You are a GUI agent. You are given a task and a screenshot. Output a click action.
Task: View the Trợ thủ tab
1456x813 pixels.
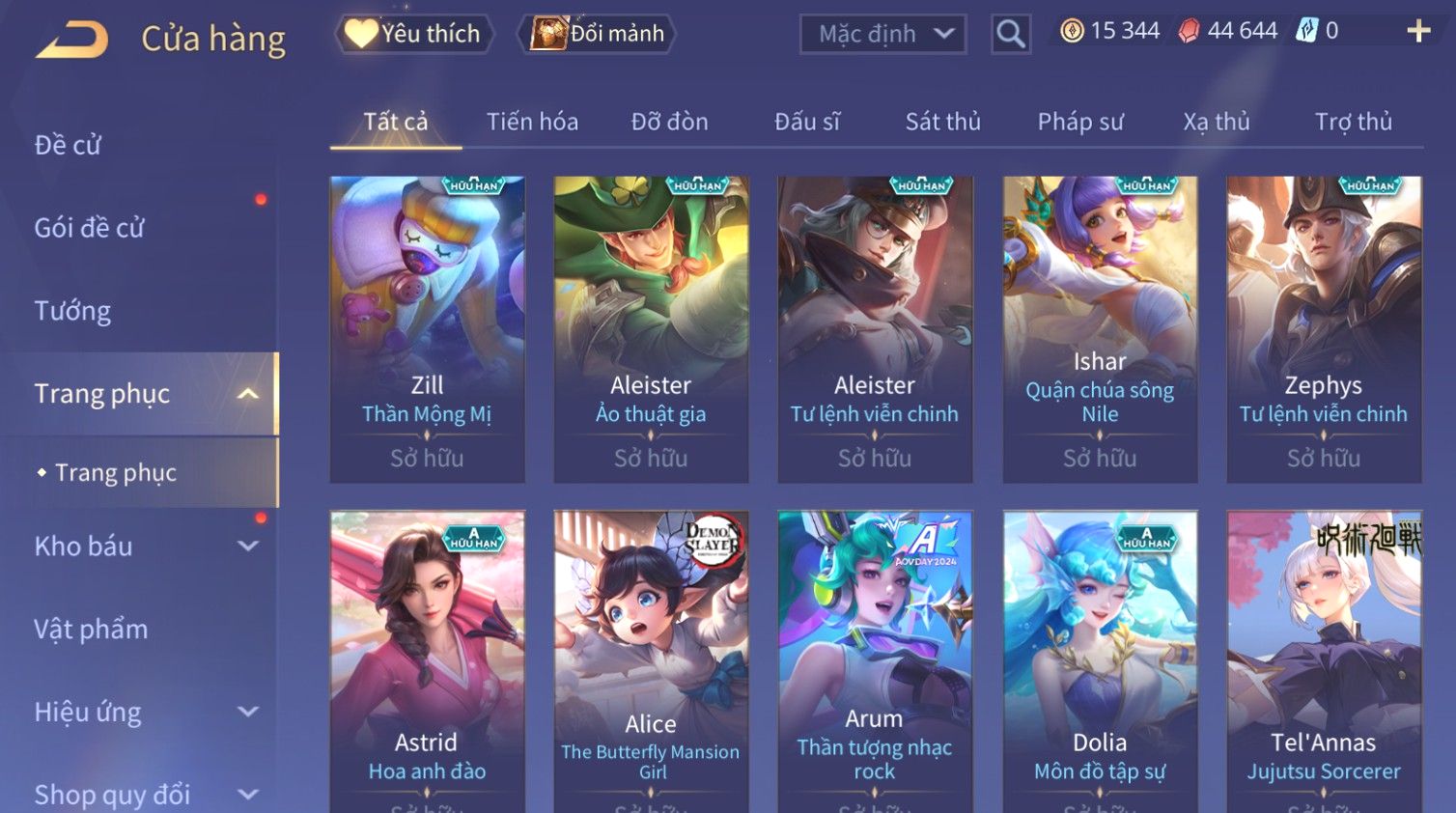(1353, 122)
